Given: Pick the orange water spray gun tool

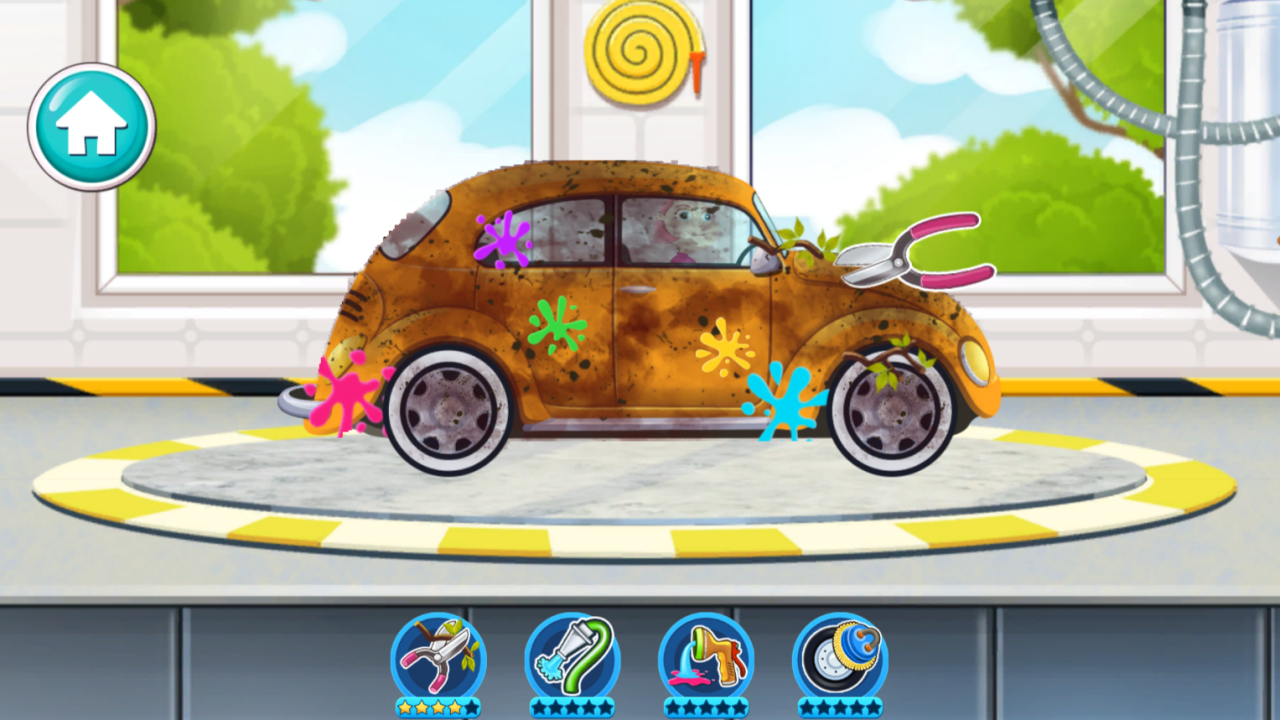Looking at the screenshot, I should (710, 655).
